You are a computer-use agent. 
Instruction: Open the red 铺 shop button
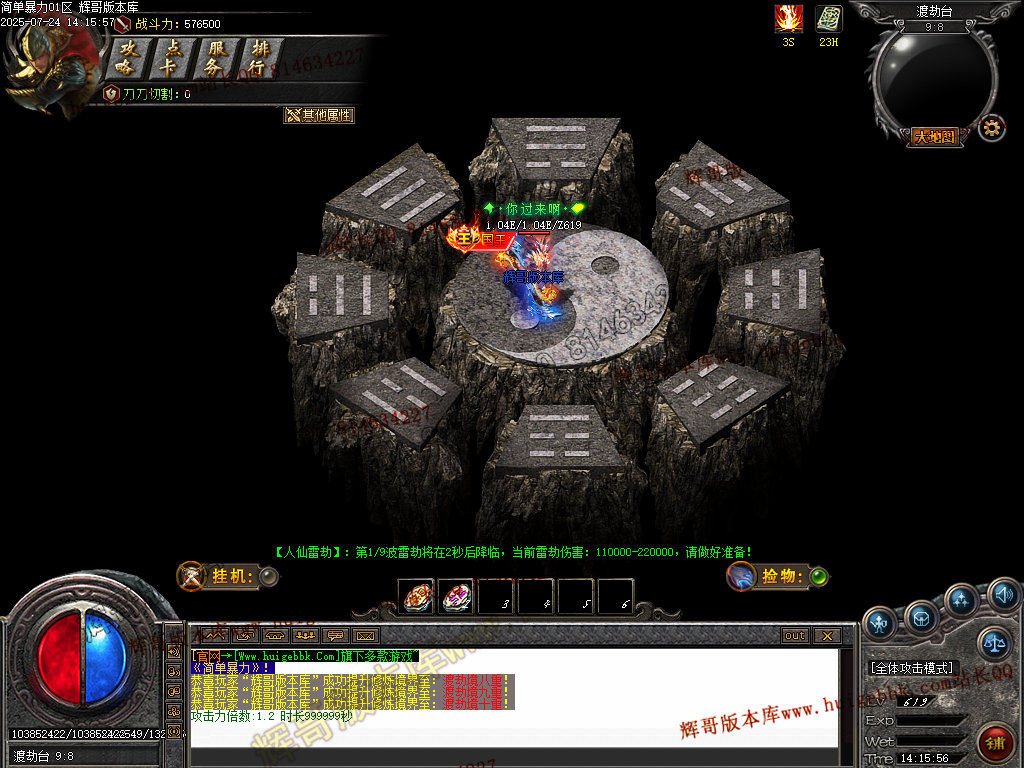pyautogui.click(x=995, y=742)
